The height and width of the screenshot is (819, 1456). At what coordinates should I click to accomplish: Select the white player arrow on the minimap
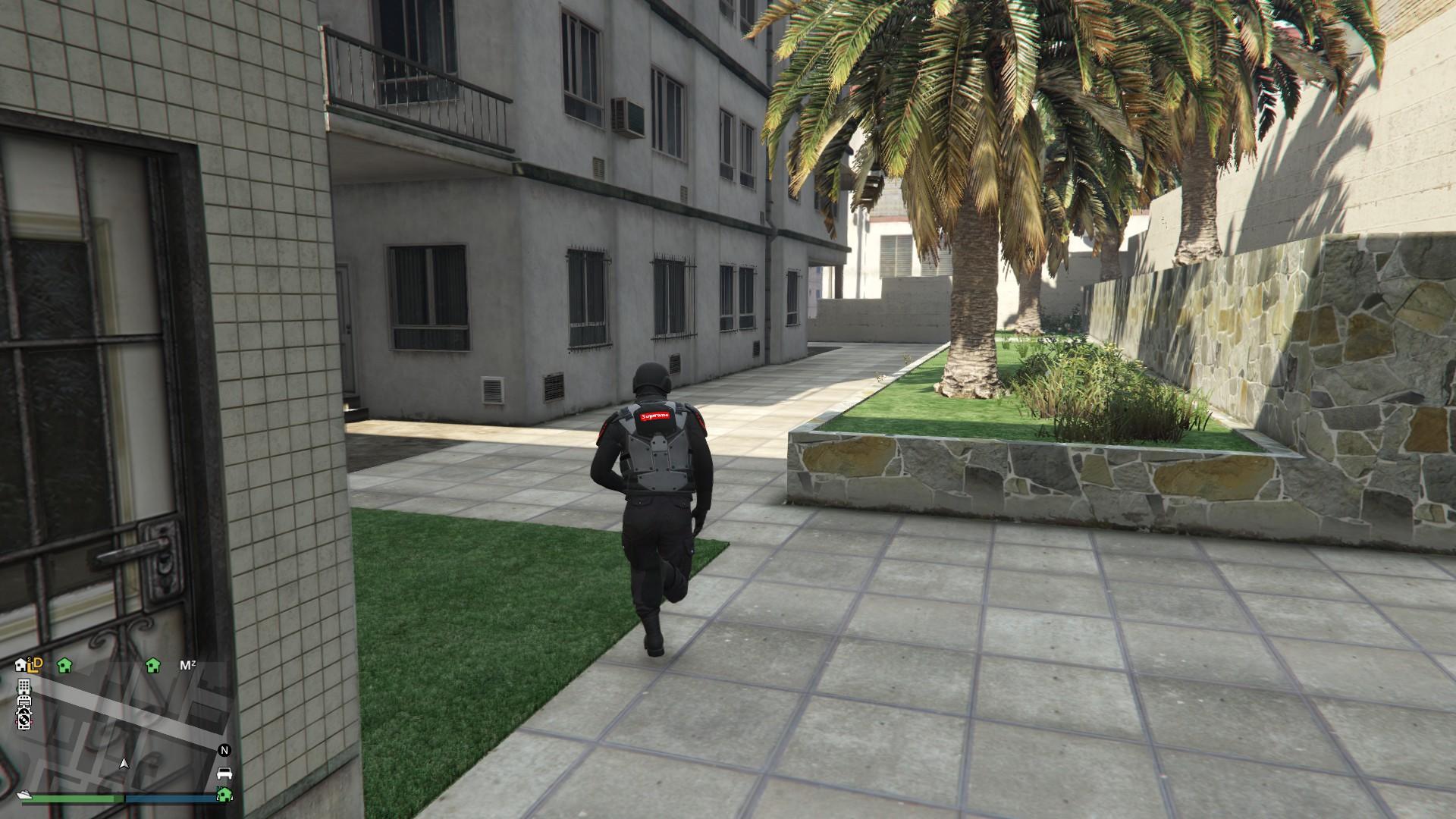click(124, 764)
